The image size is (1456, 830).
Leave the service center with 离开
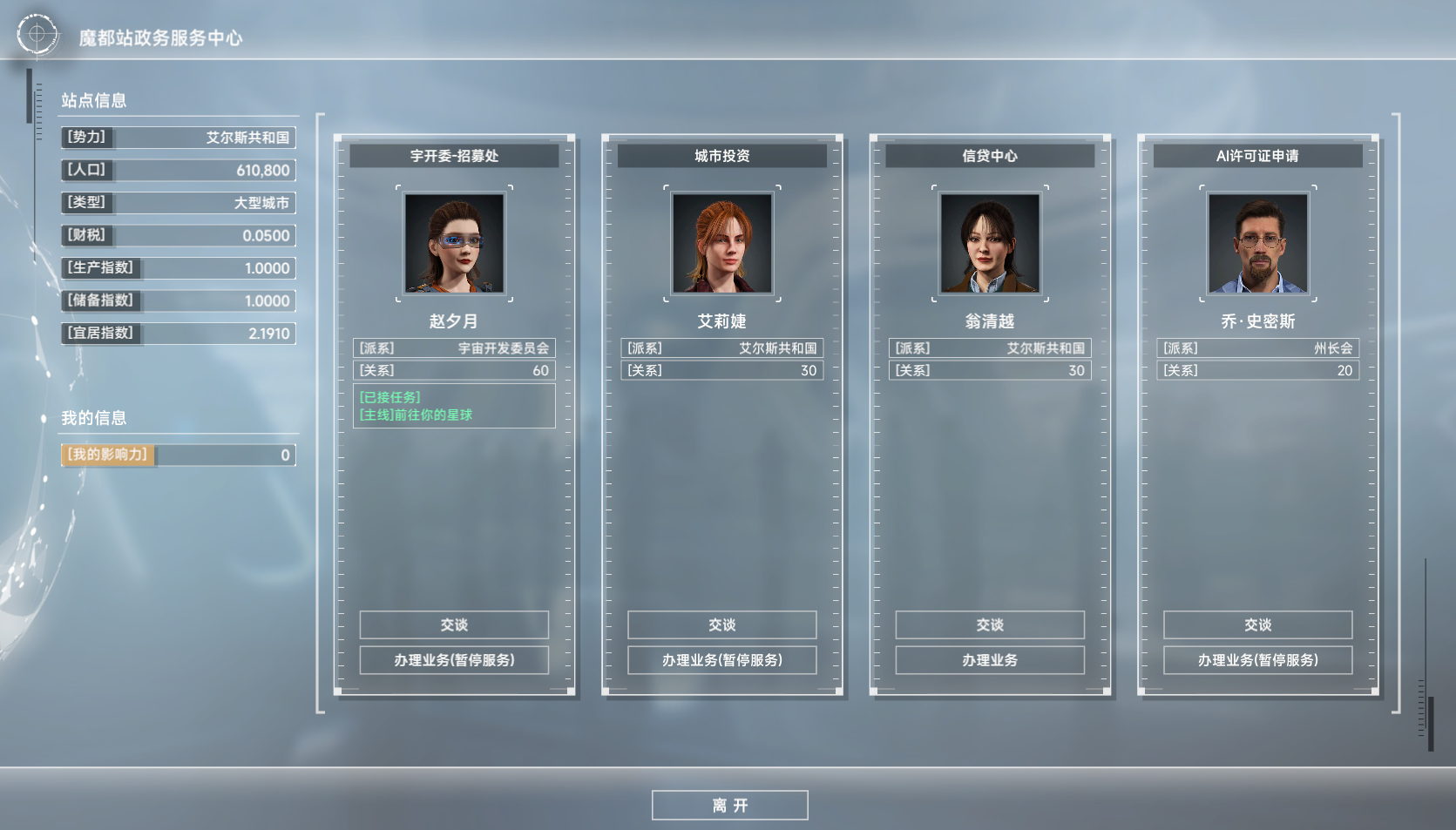coord(729,806)
